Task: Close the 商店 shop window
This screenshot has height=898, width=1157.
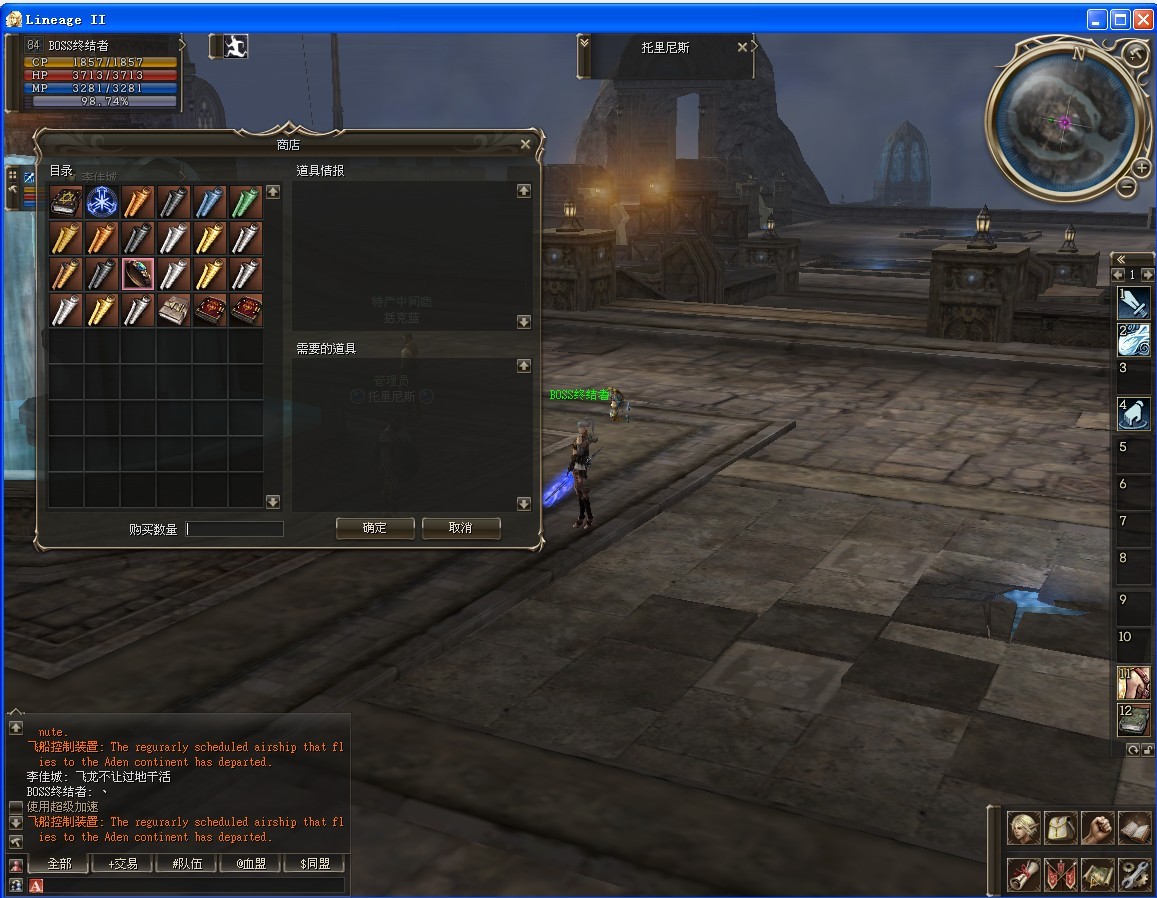Action: coord(526,144)
